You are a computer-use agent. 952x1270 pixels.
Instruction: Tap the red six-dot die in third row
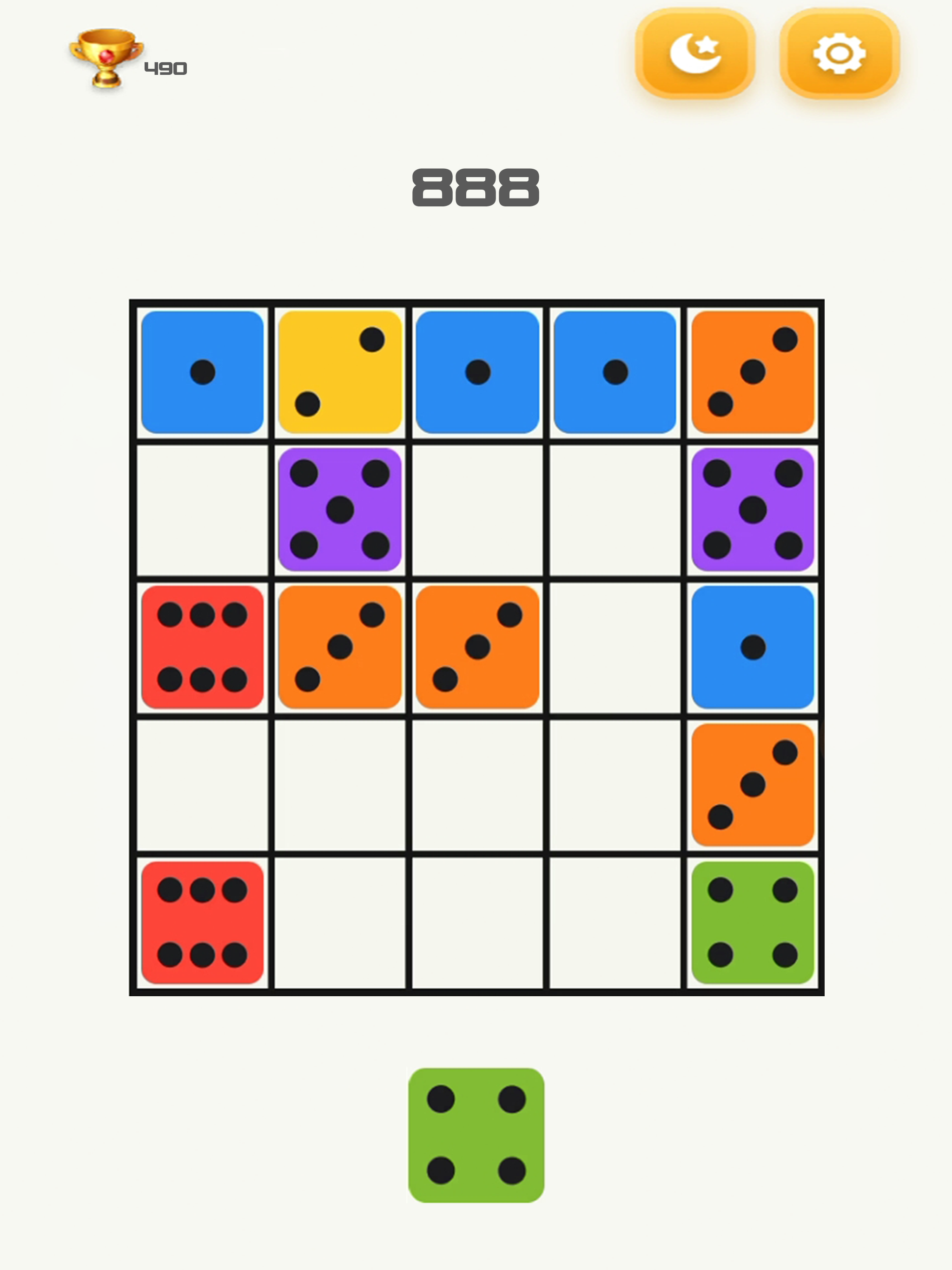tap(203, 648)
